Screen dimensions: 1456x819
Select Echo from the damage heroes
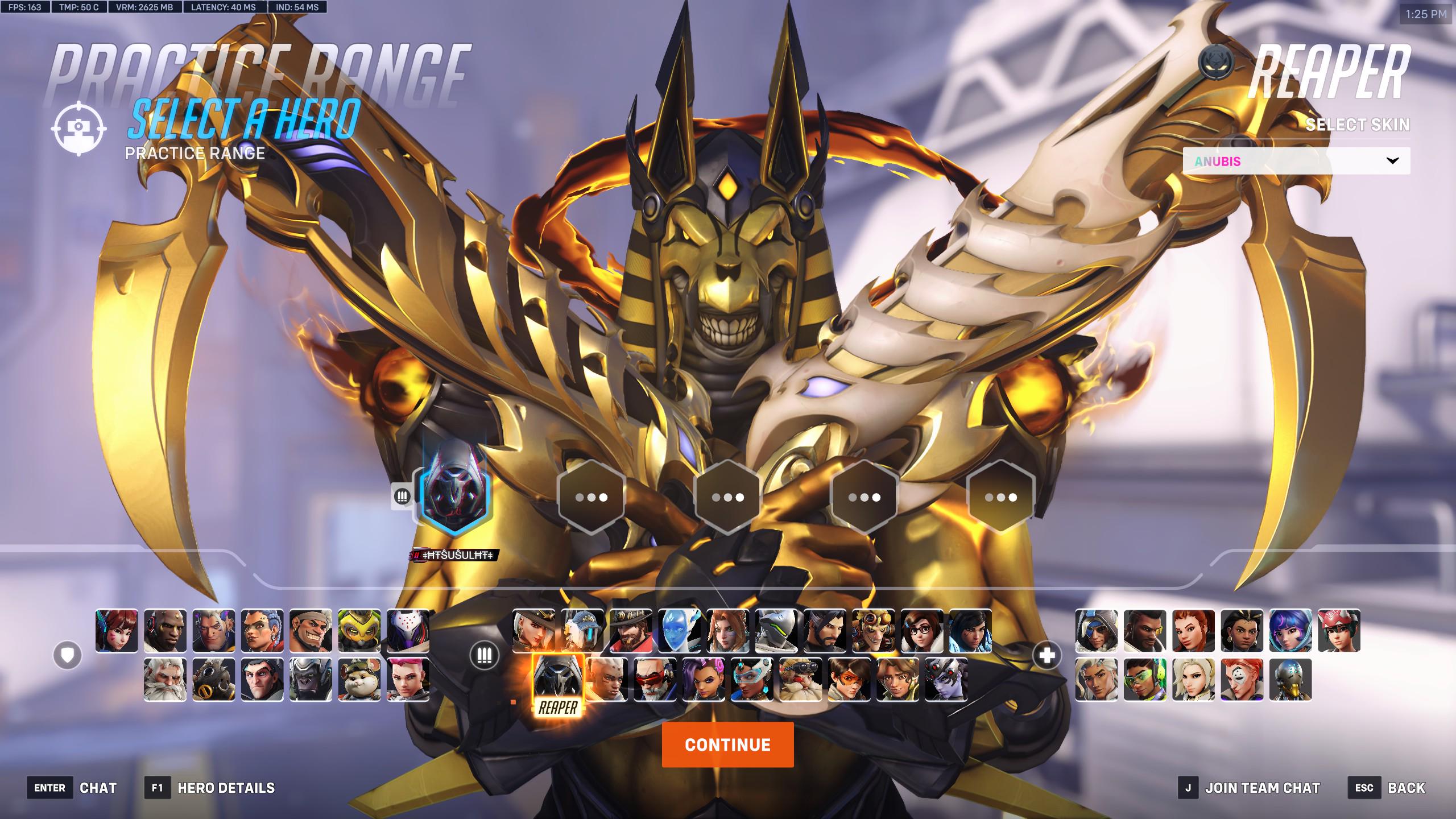tap(679, 630)
